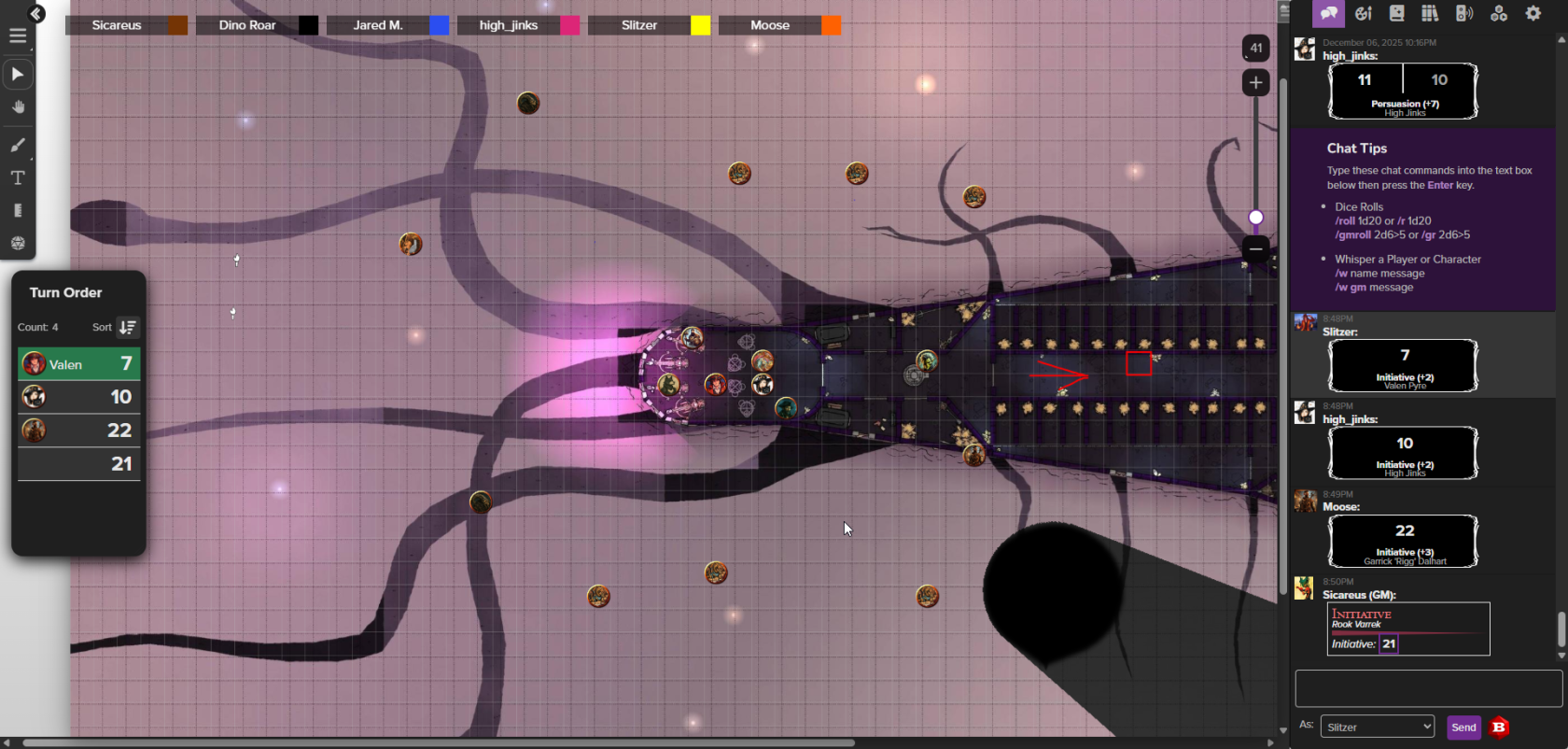
Task: Switch to the Jukebox speaker tab
Action: click(x=1464, y=13)
